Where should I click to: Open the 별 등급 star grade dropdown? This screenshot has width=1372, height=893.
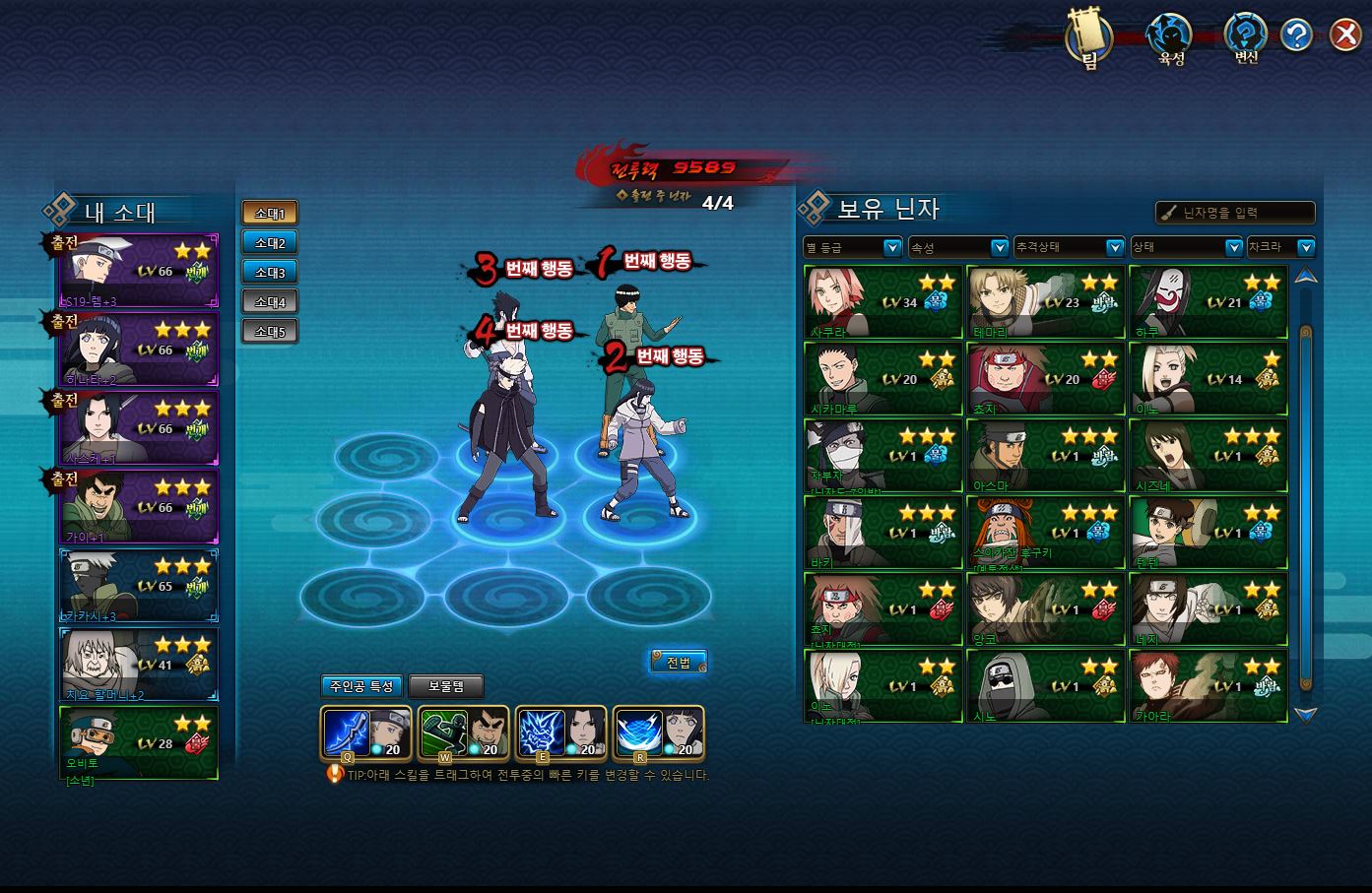[853, 247]
